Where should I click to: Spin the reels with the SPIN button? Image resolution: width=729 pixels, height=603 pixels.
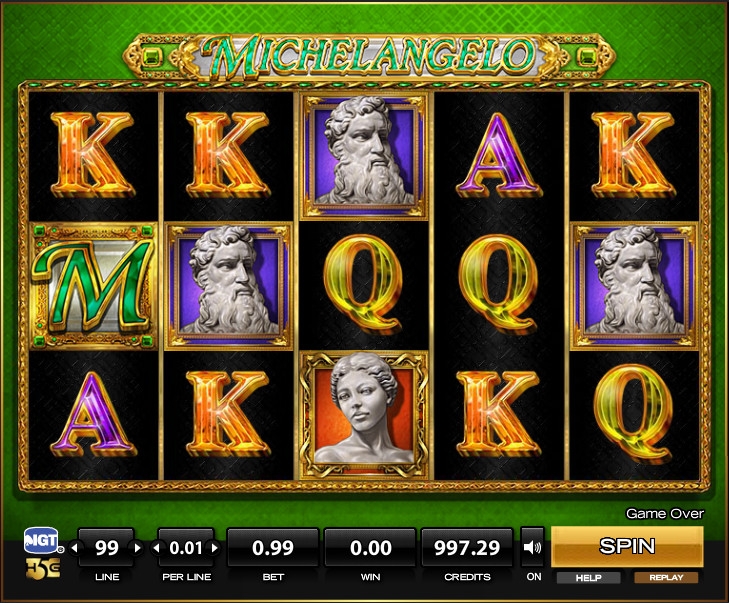point(627,546)
